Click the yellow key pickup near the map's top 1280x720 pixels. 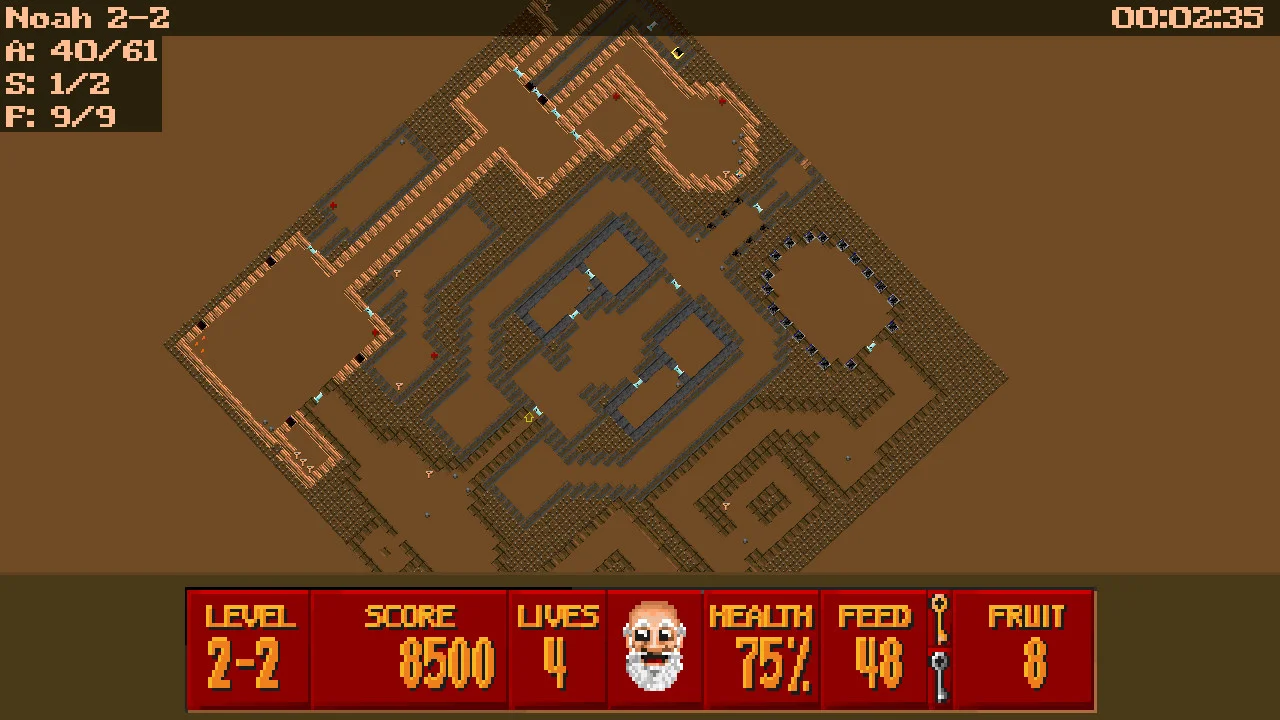(678, 52)
